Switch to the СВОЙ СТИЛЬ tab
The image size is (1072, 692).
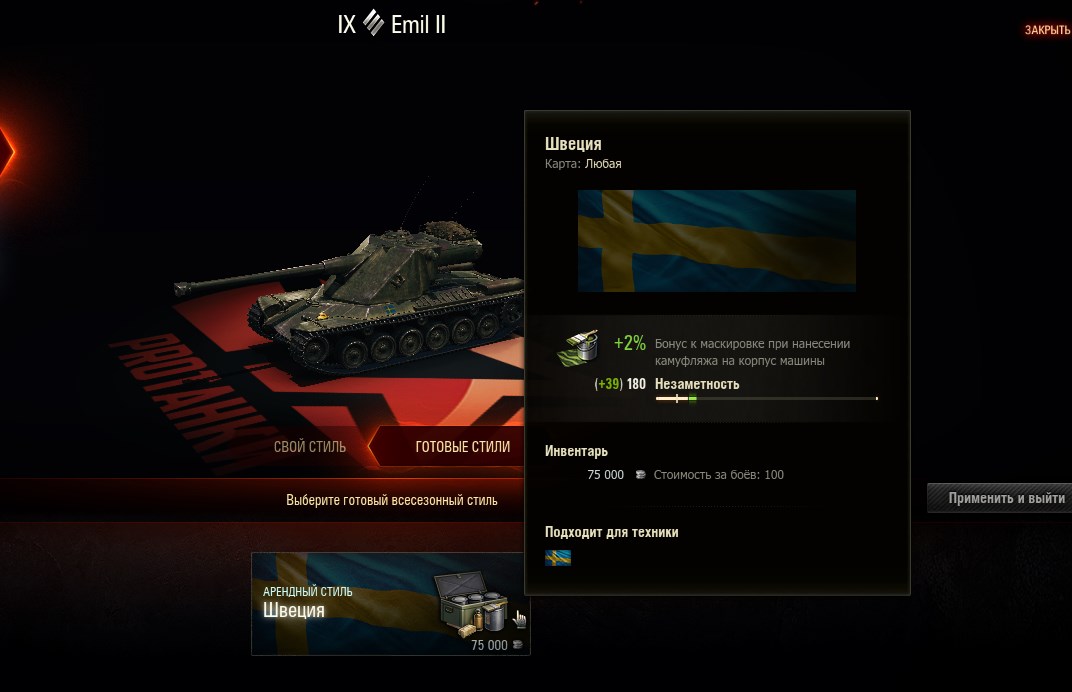click(x=310, y=447)
